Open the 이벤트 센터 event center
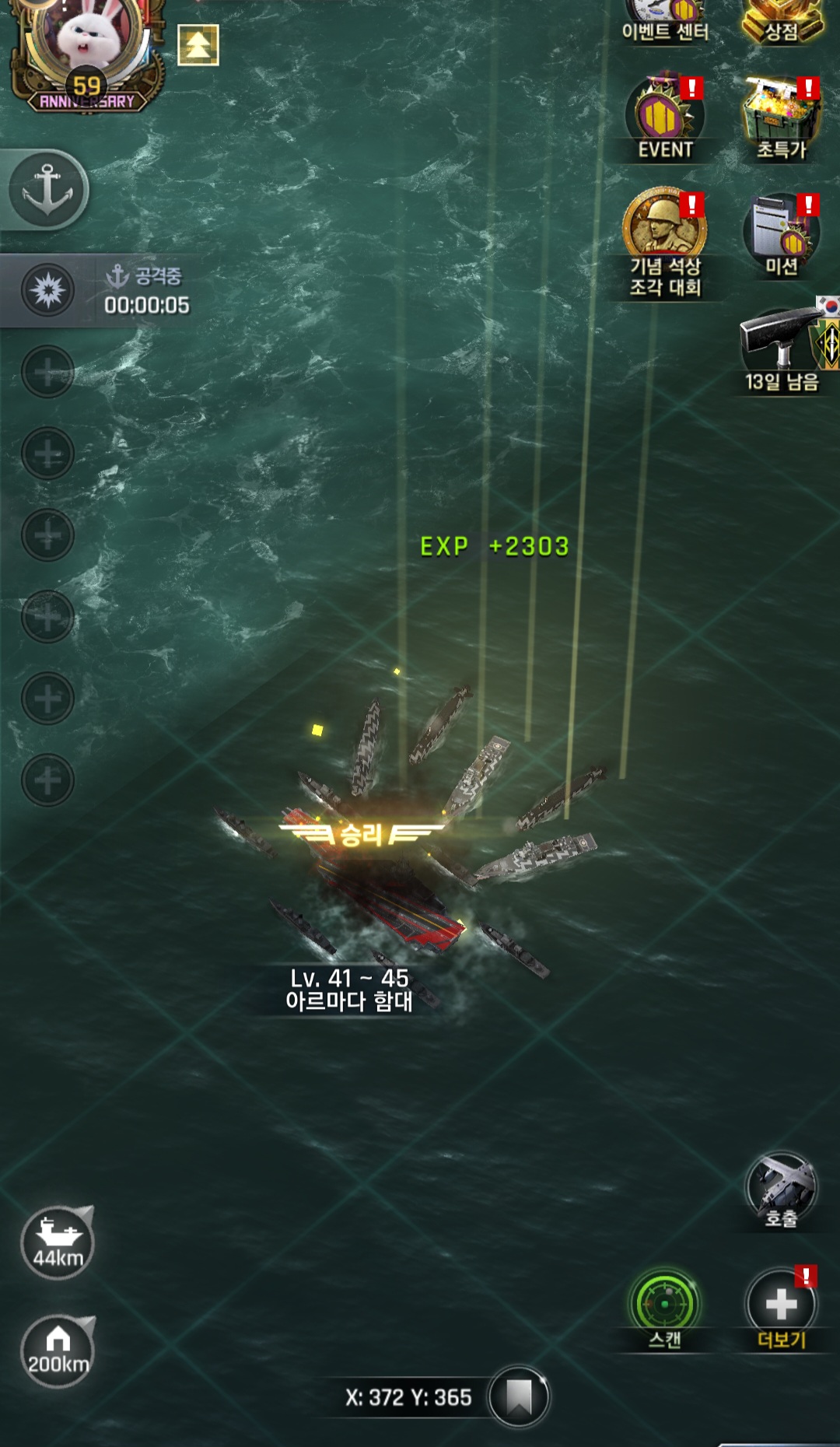 click(665, 21)
